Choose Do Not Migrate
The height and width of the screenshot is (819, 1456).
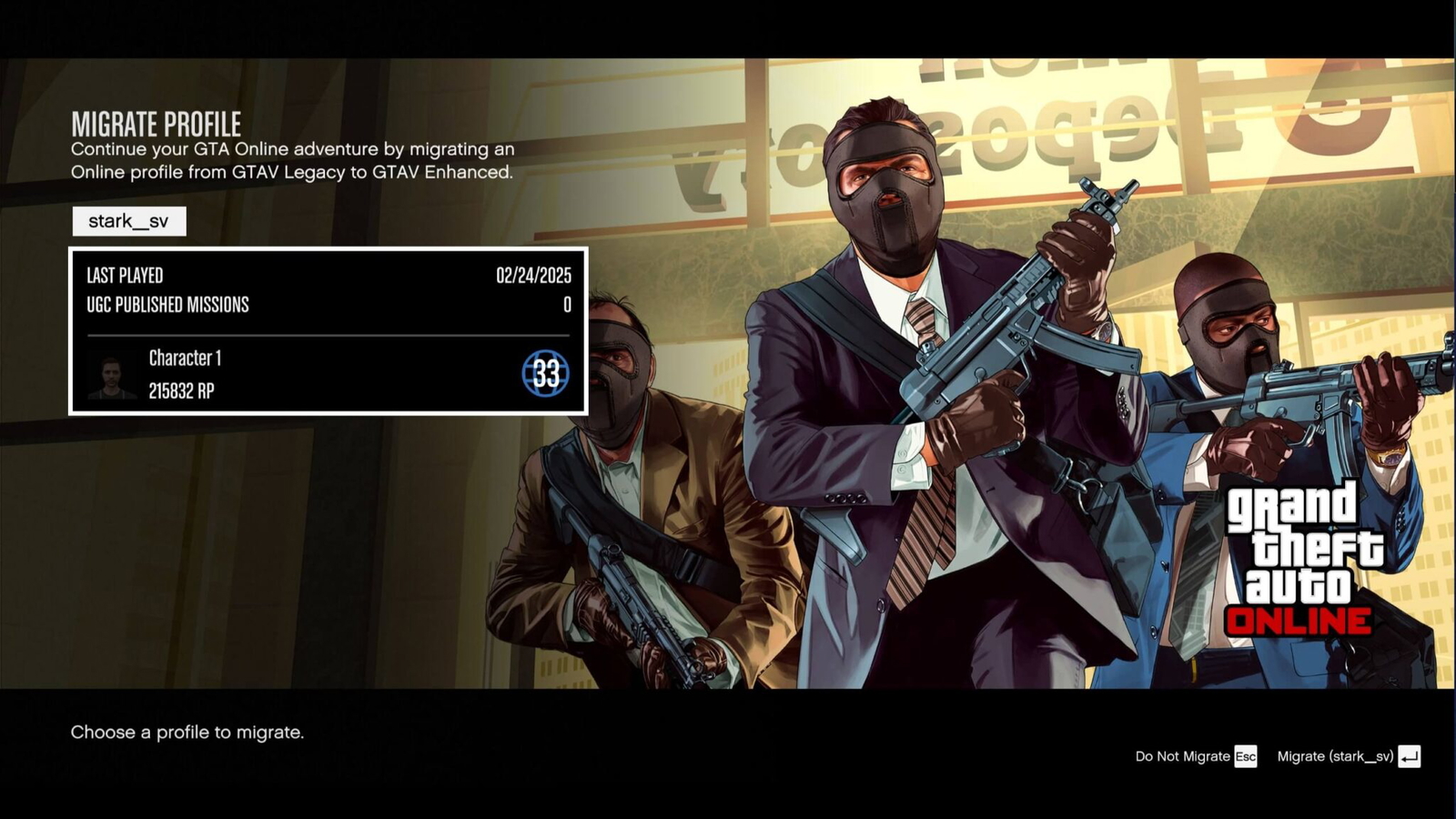pyautogui.click(x=1182, y=756)
